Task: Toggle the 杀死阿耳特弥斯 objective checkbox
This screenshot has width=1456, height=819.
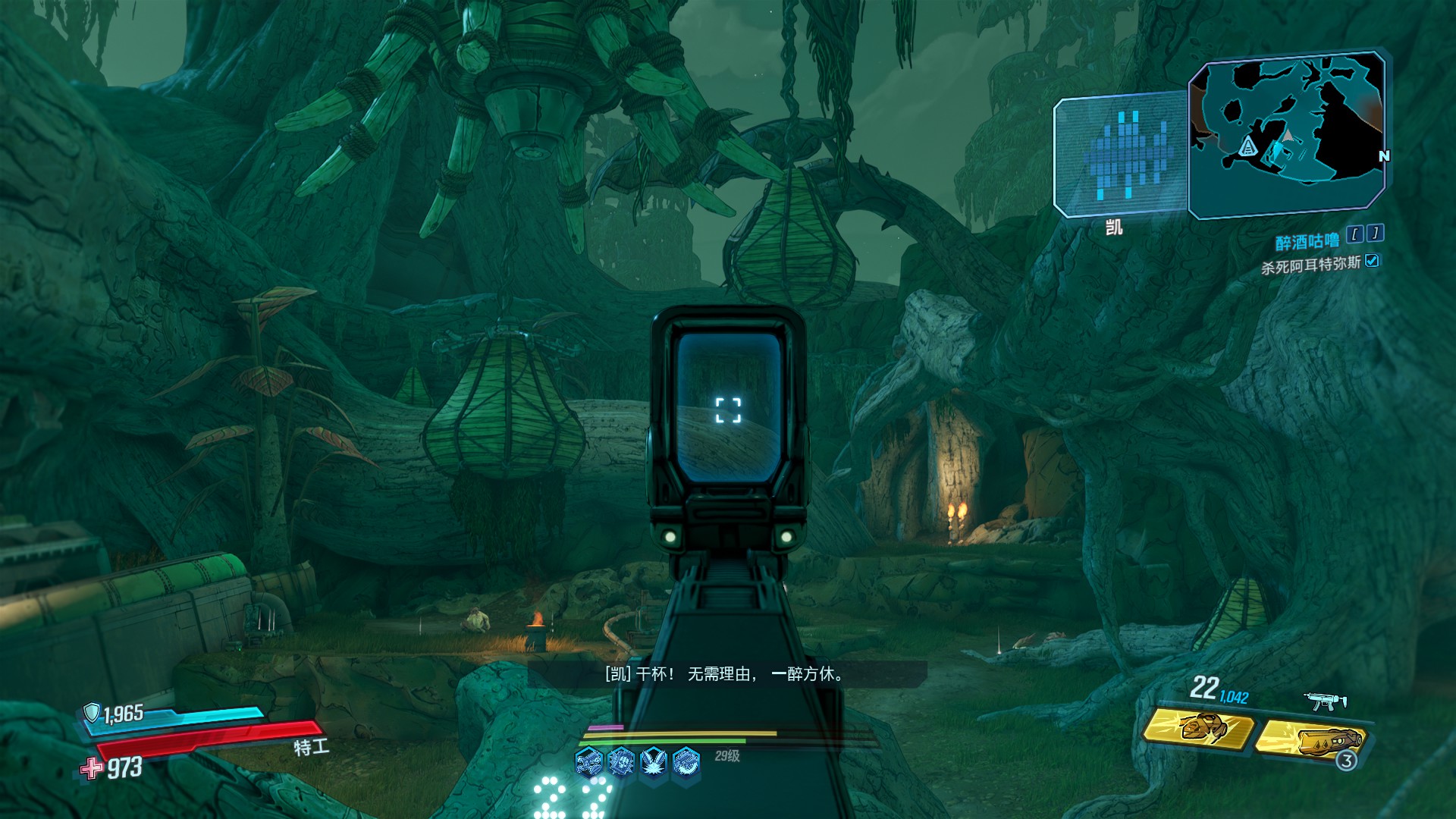Action: click(x=1372, y=261)
